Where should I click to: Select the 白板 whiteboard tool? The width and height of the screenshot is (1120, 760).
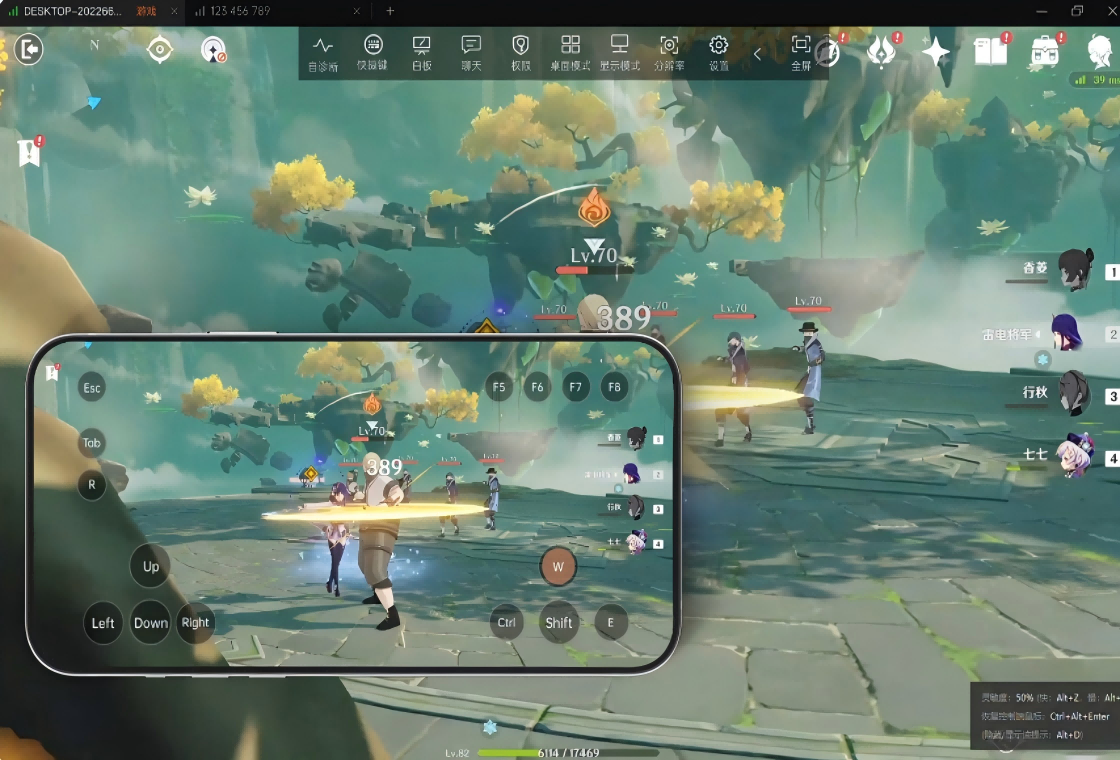421,52
